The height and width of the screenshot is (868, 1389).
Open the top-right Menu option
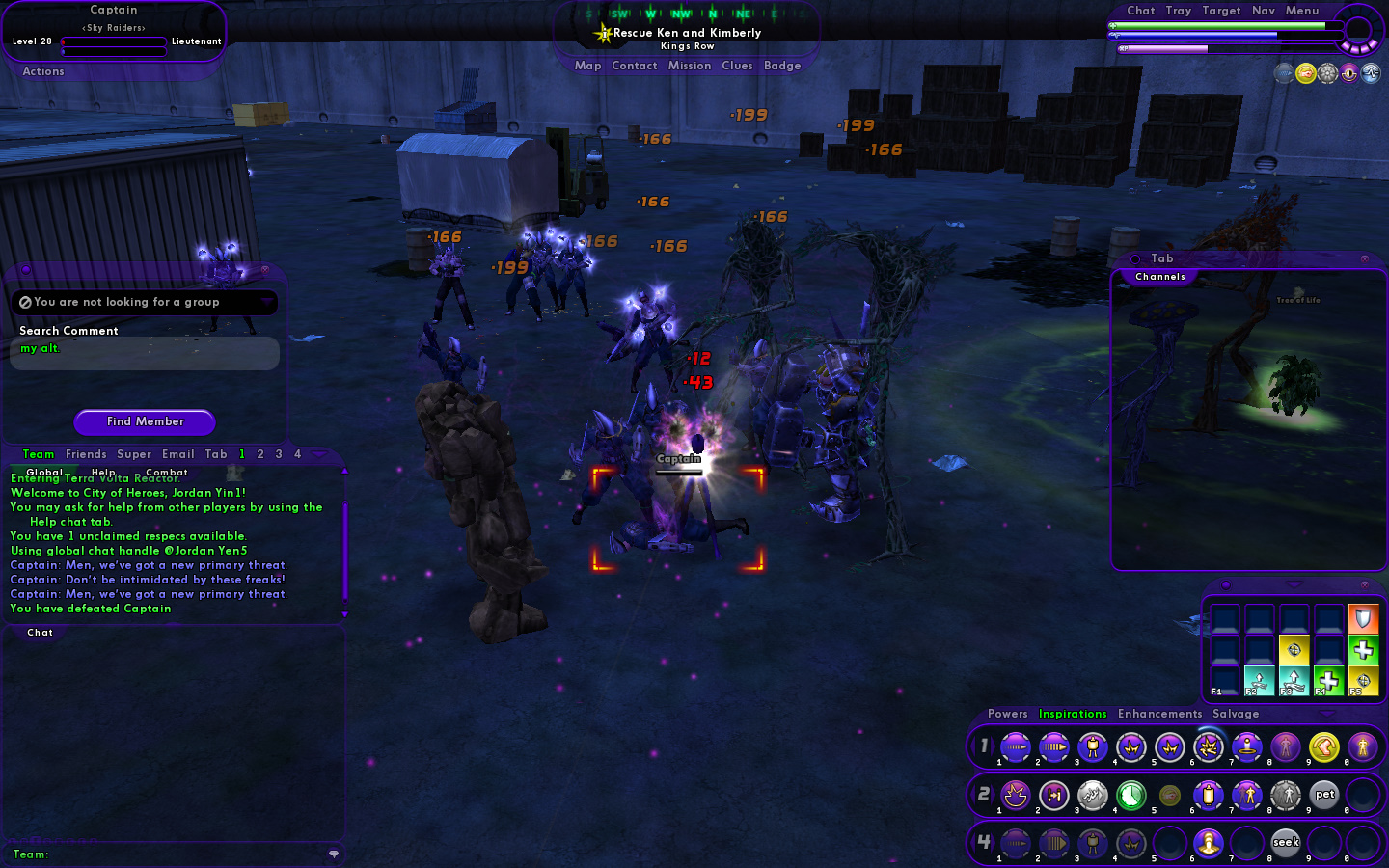tap(1301, 11)
